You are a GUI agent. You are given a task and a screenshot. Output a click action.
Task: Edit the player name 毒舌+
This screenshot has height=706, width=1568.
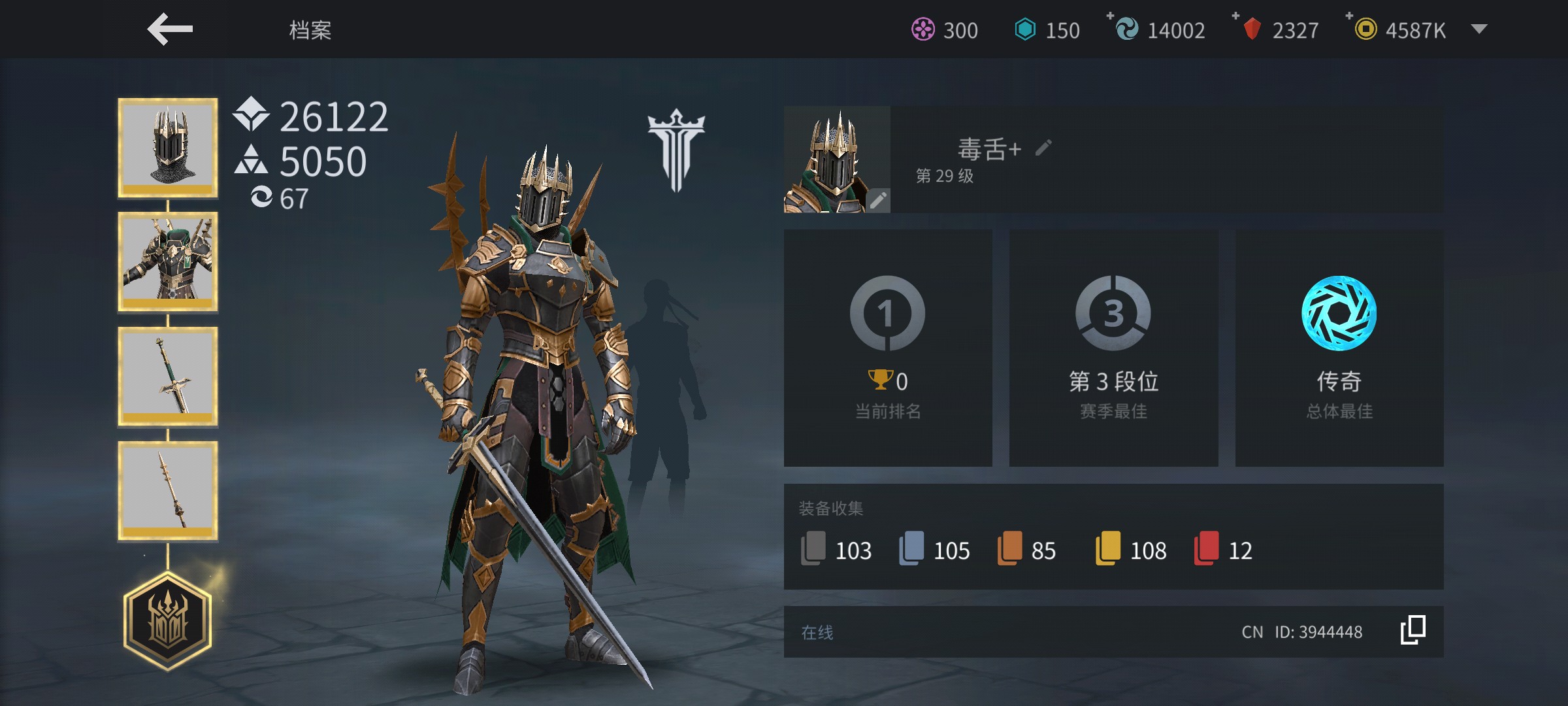(x=1043, y=148)
